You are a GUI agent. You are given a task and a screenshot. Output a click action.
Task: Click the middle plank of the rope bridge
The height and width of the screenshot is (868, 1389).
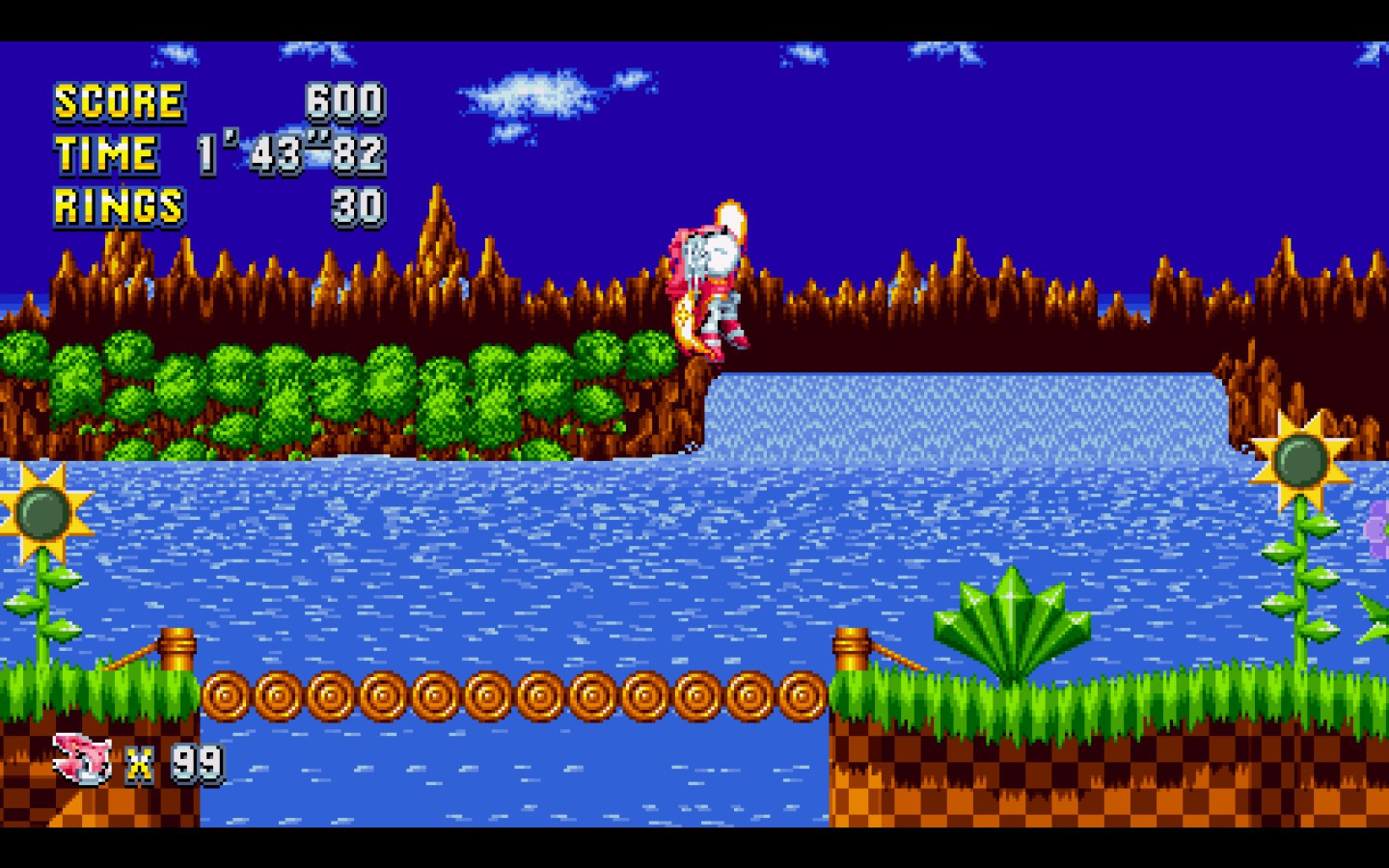tap(511, 694)
